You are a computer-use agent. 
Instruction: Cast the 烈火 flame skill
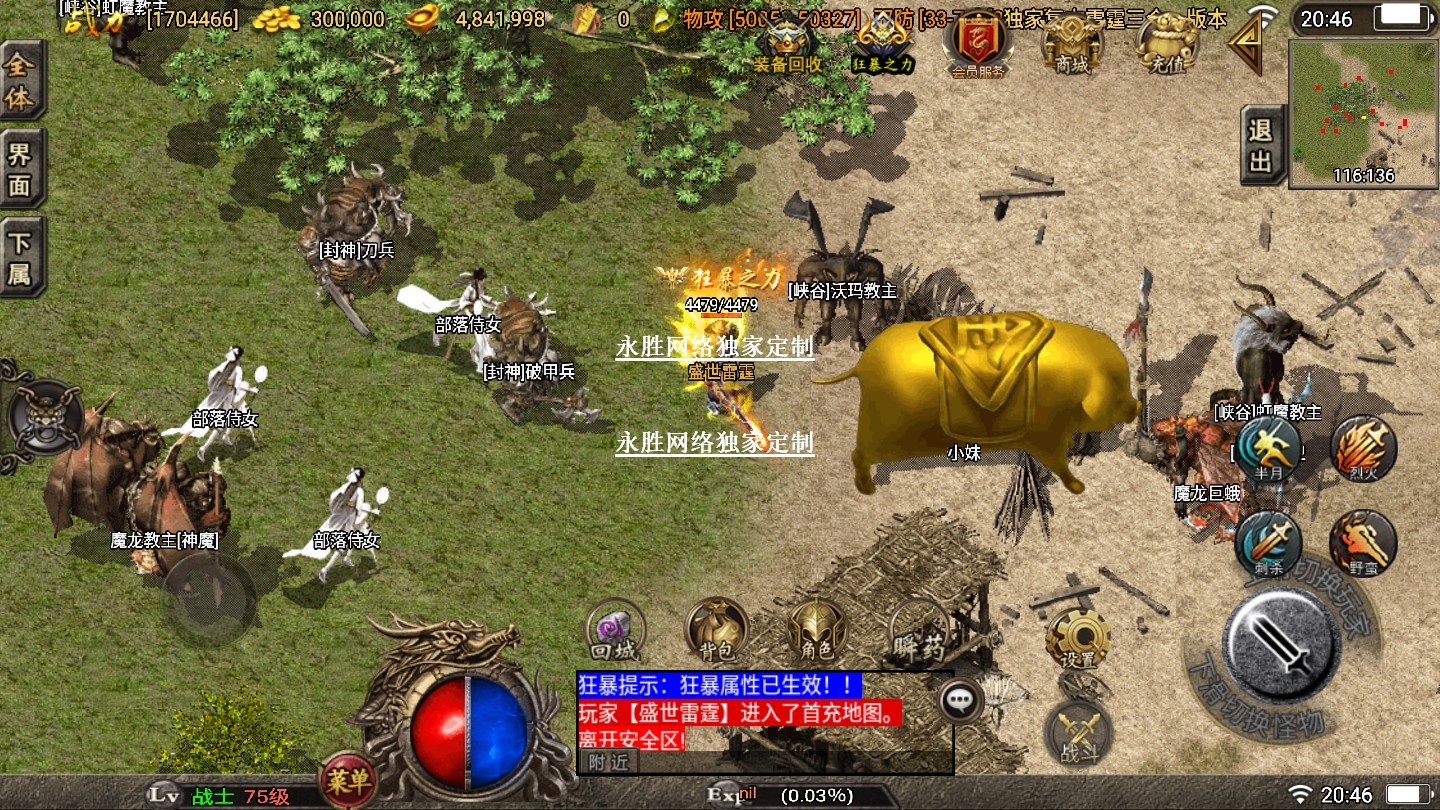coord(1362,449)
